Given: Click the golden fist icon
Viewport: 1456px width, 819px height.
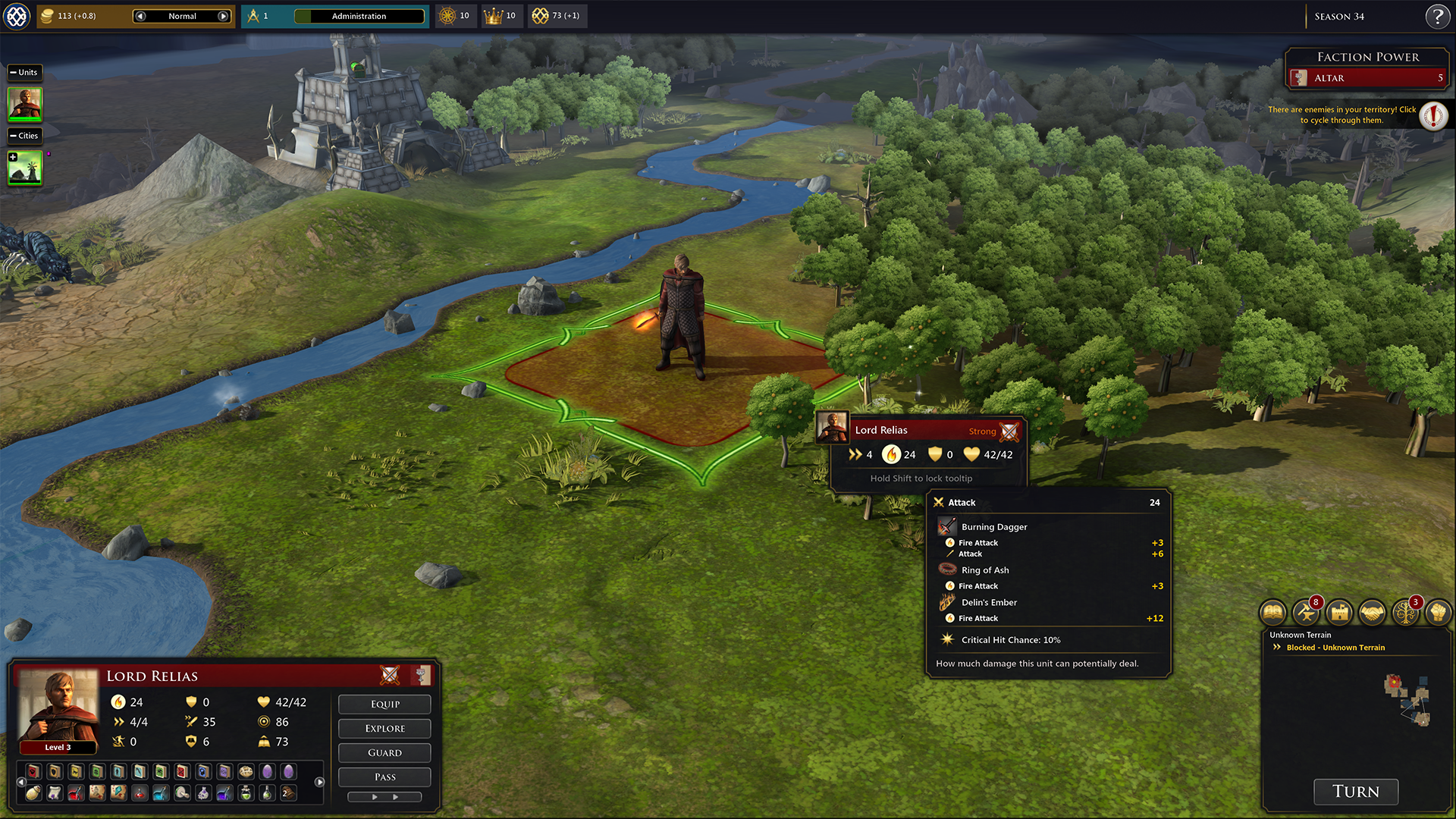Looking at the screenshot, I should tap(1438, 612).
